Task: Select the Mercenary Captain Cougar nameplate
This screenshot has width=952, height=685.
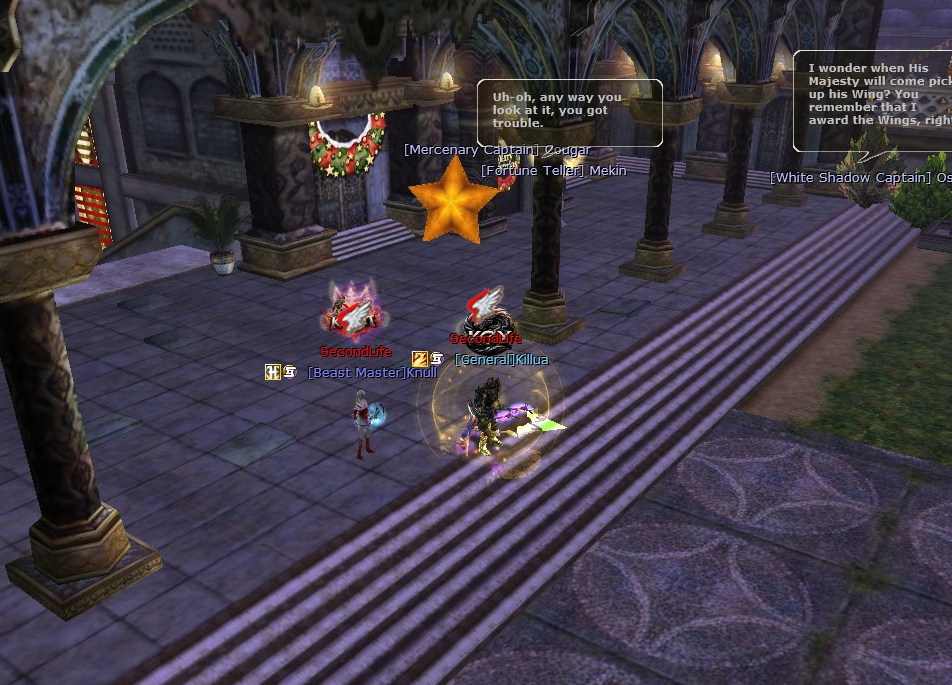Action: pos(497,150)
